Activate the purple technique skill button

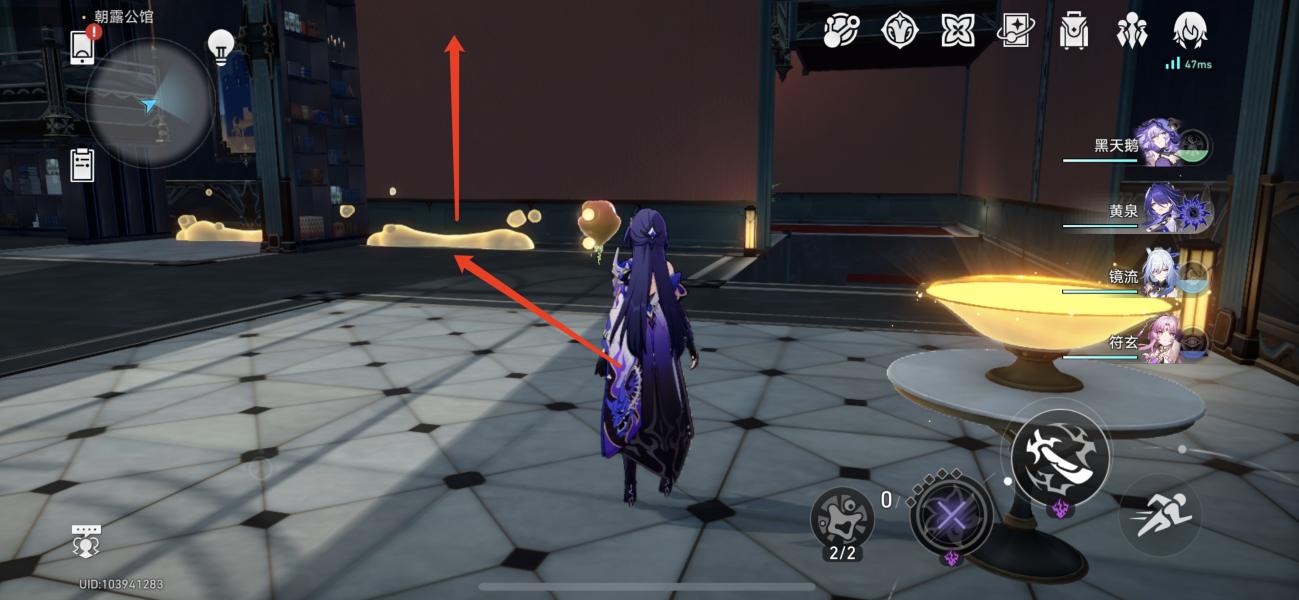pyautogui.click(x=951, y=517)
